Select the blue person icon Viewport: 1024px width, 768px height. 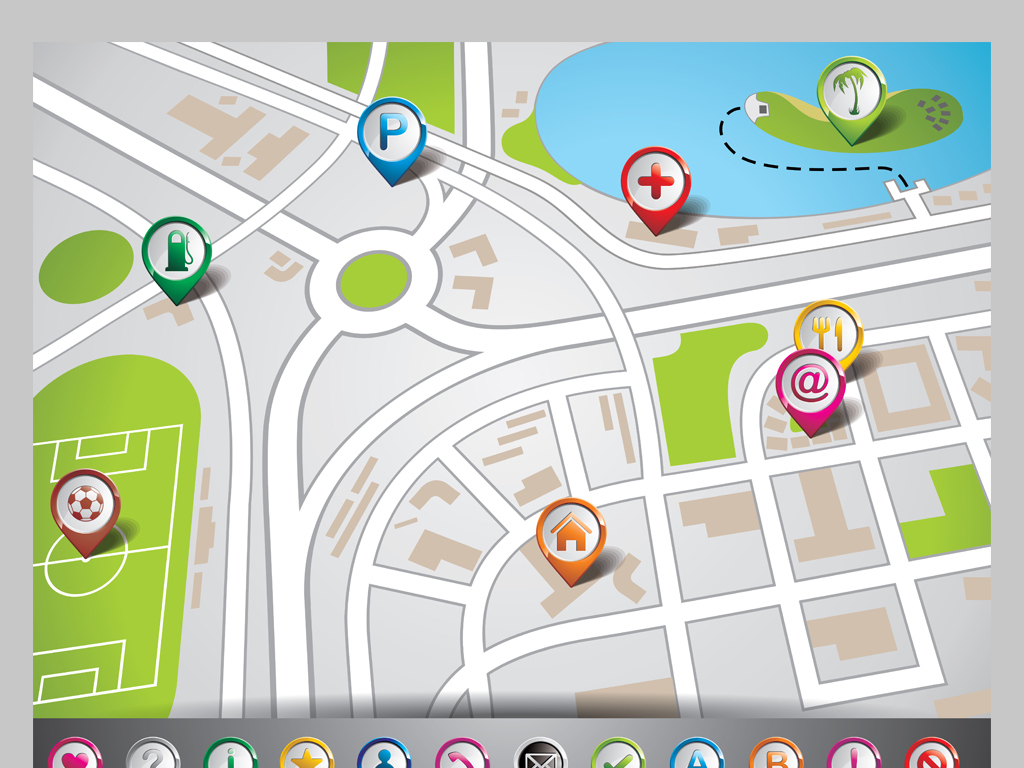385,757
